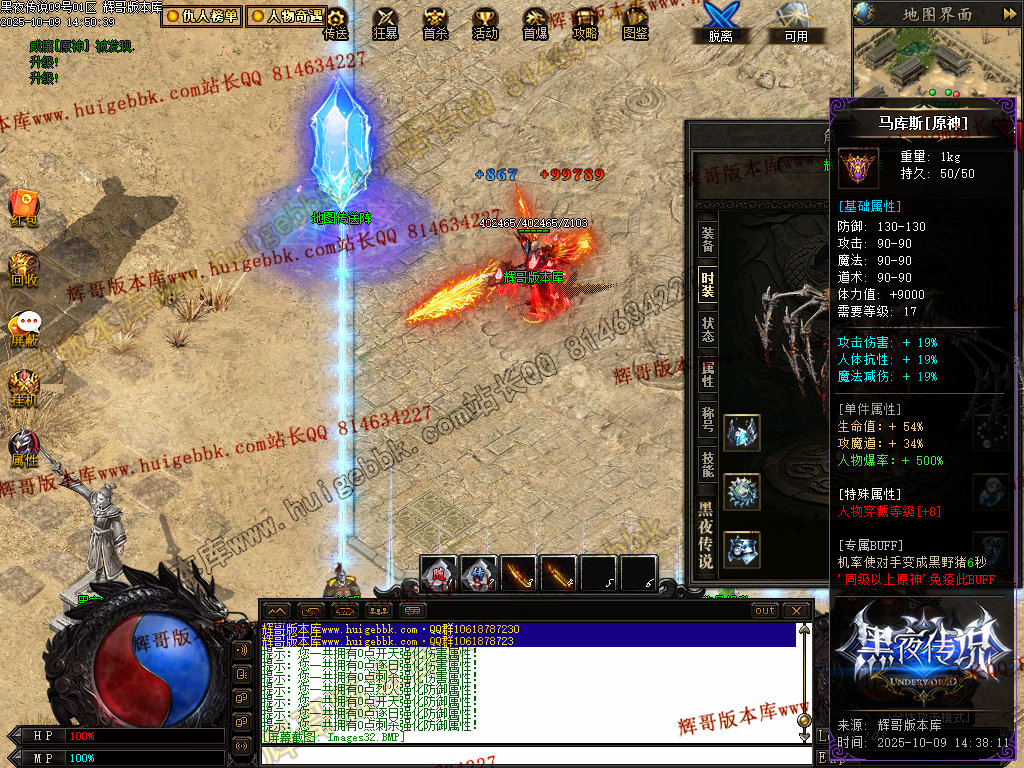1024x768 pixels.
Task: Open the 图鉴 codex icon
Action: point(635,22)
